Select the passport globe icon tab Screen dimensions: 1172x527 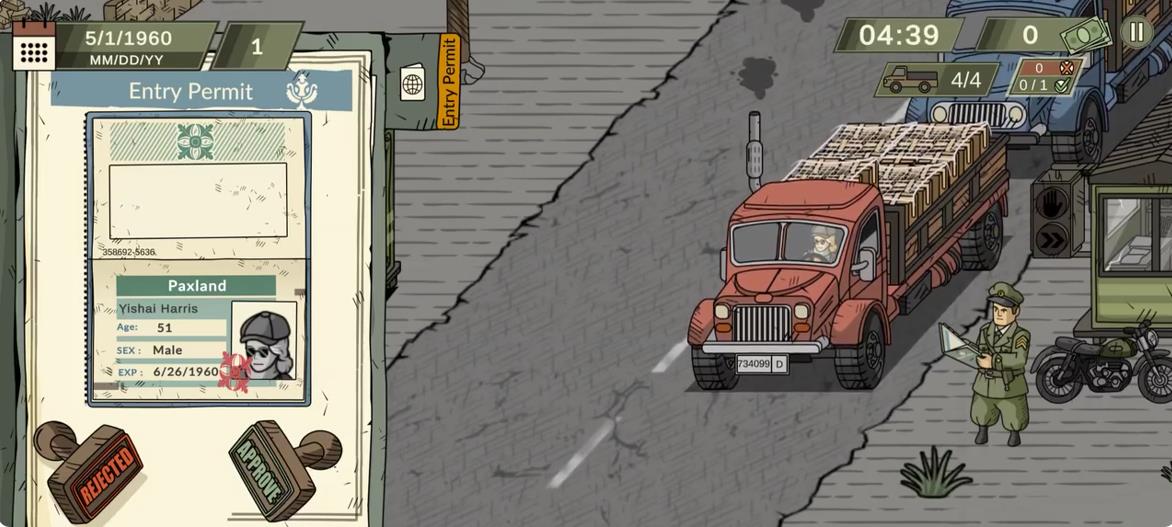point(412,83)
